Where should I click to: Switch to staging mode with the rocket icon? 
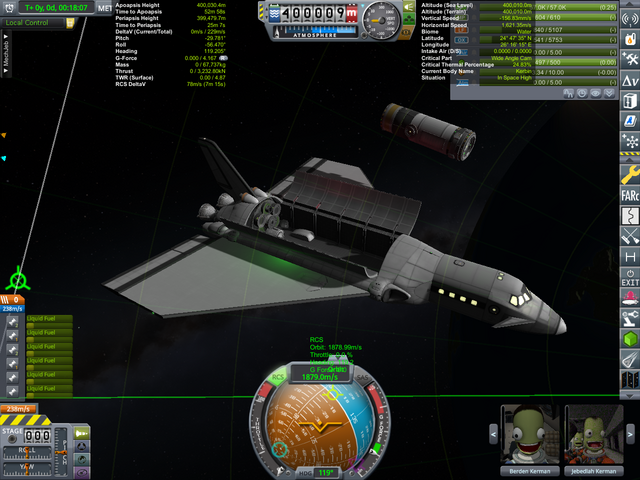82,432
